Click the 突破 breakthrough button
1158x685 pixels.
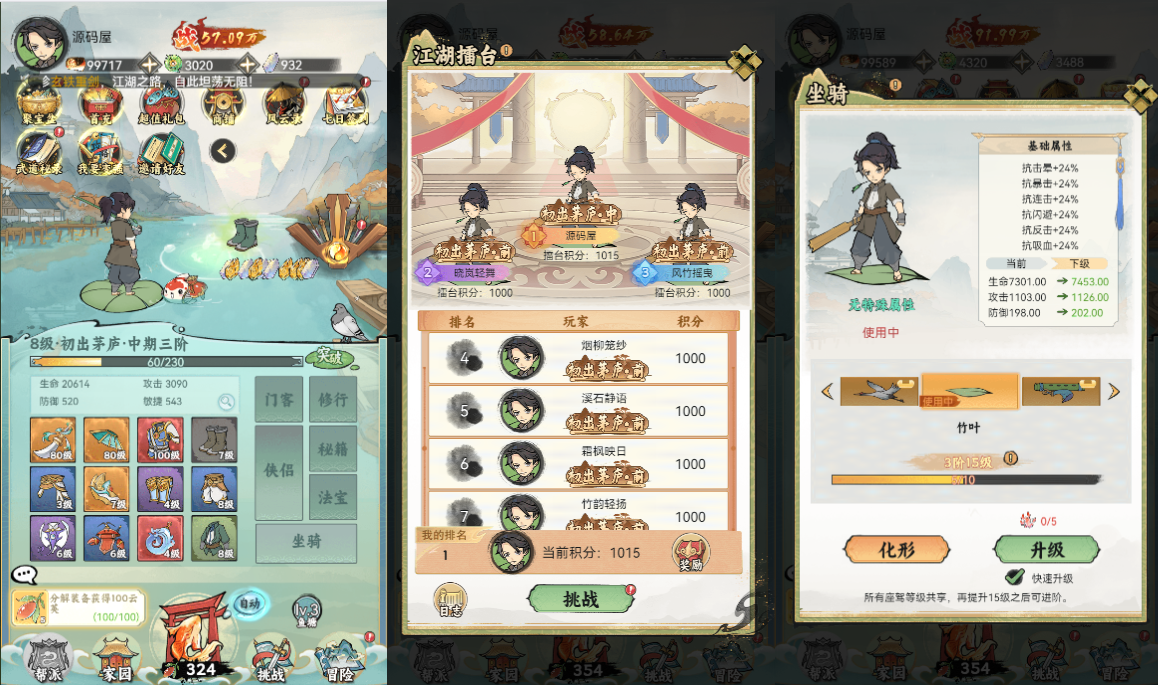(x=329, y=356)
